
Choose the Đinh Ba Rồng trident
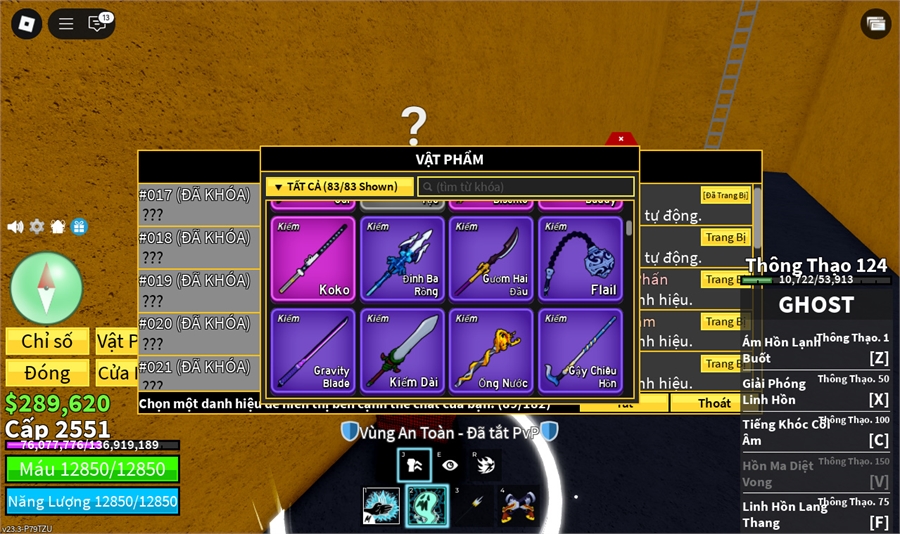(402, 259)
